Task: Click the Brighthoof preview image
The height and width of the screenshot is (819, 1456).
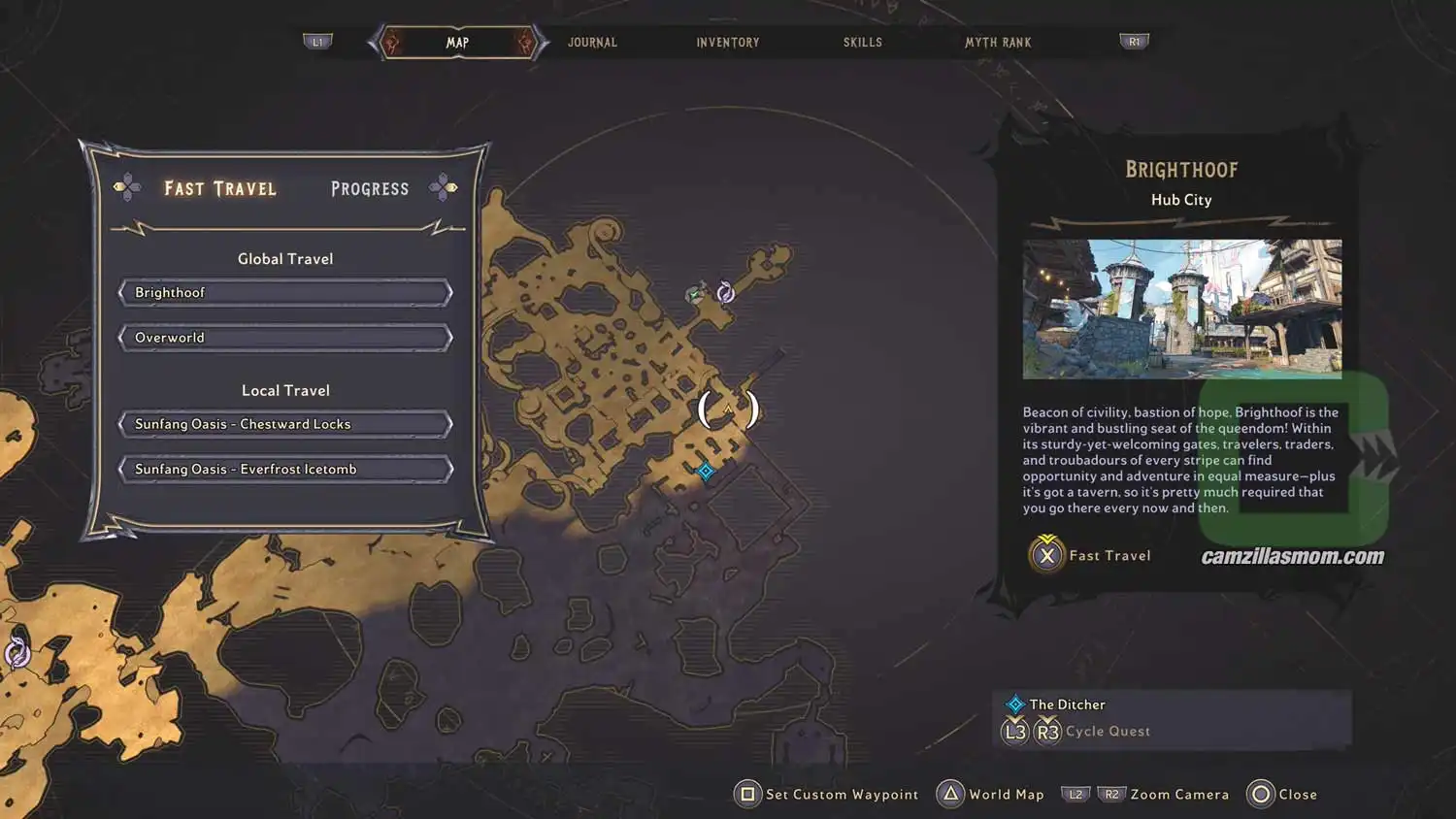Action: [1181, 309]
